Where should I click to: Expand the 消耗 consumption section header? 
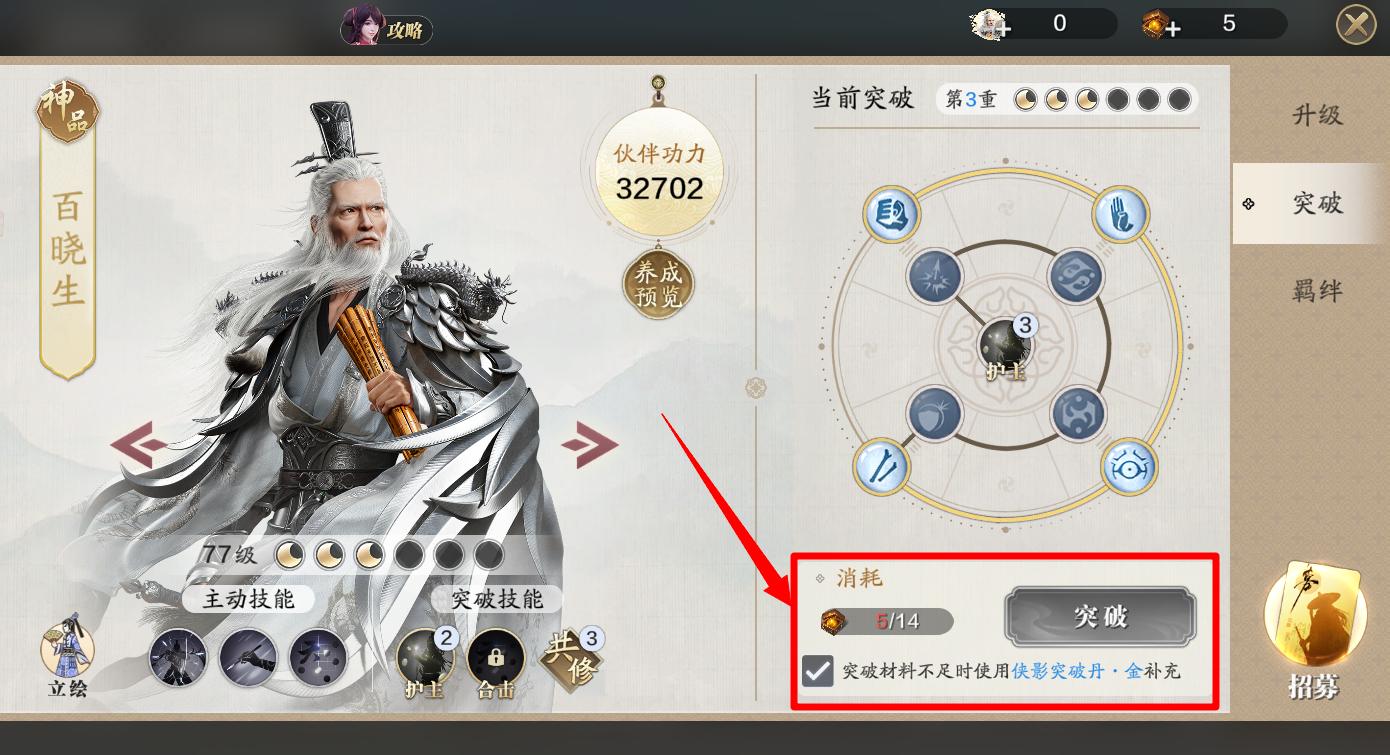(859, 576)
